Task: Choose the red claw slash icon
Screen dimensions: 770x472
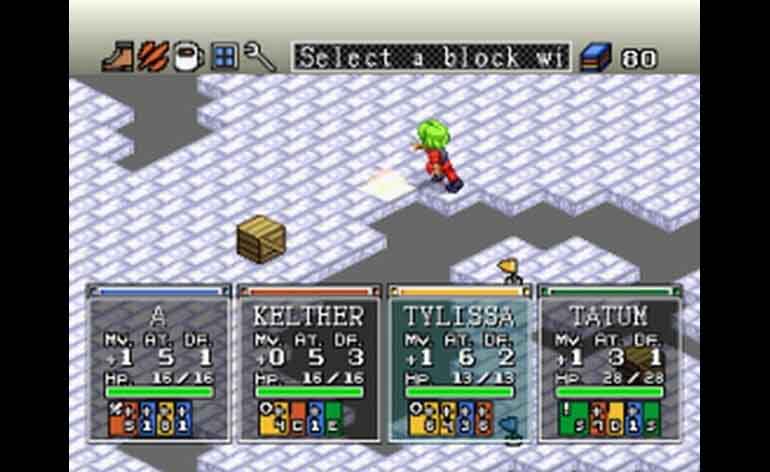Action: (153, 56)
